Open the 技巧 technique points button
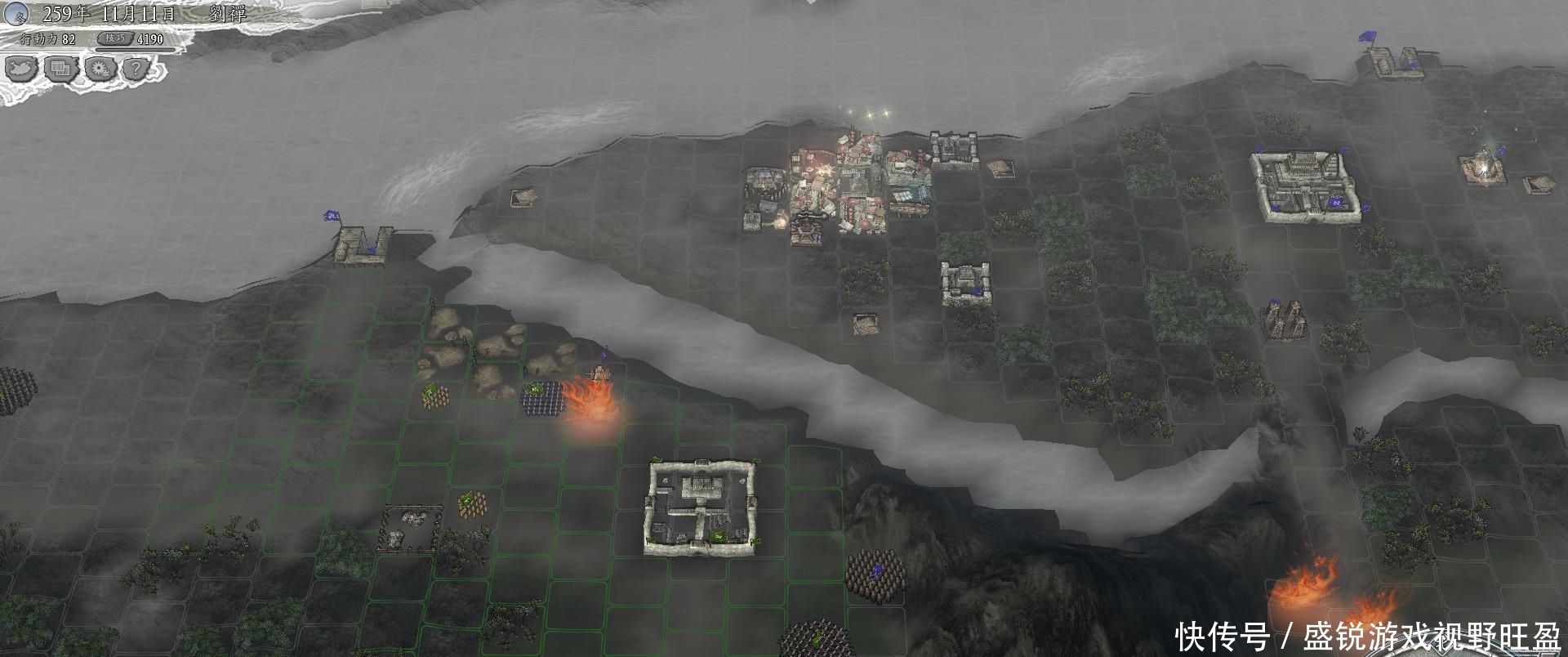 click(x=115, y=38)
